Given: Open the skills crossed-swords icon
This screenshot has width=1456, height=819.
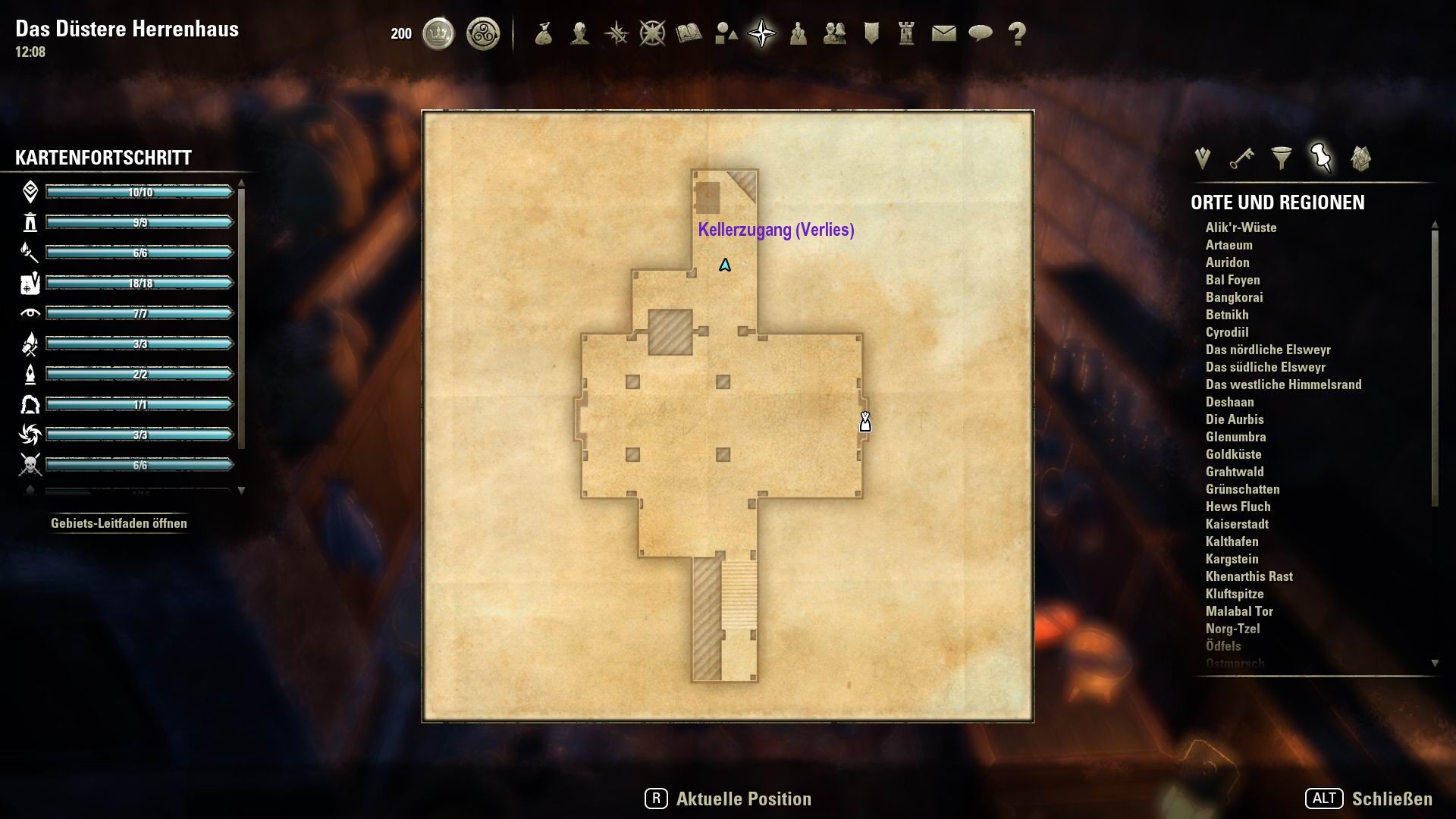Looking at the screenshot, I should pos(616,33).
